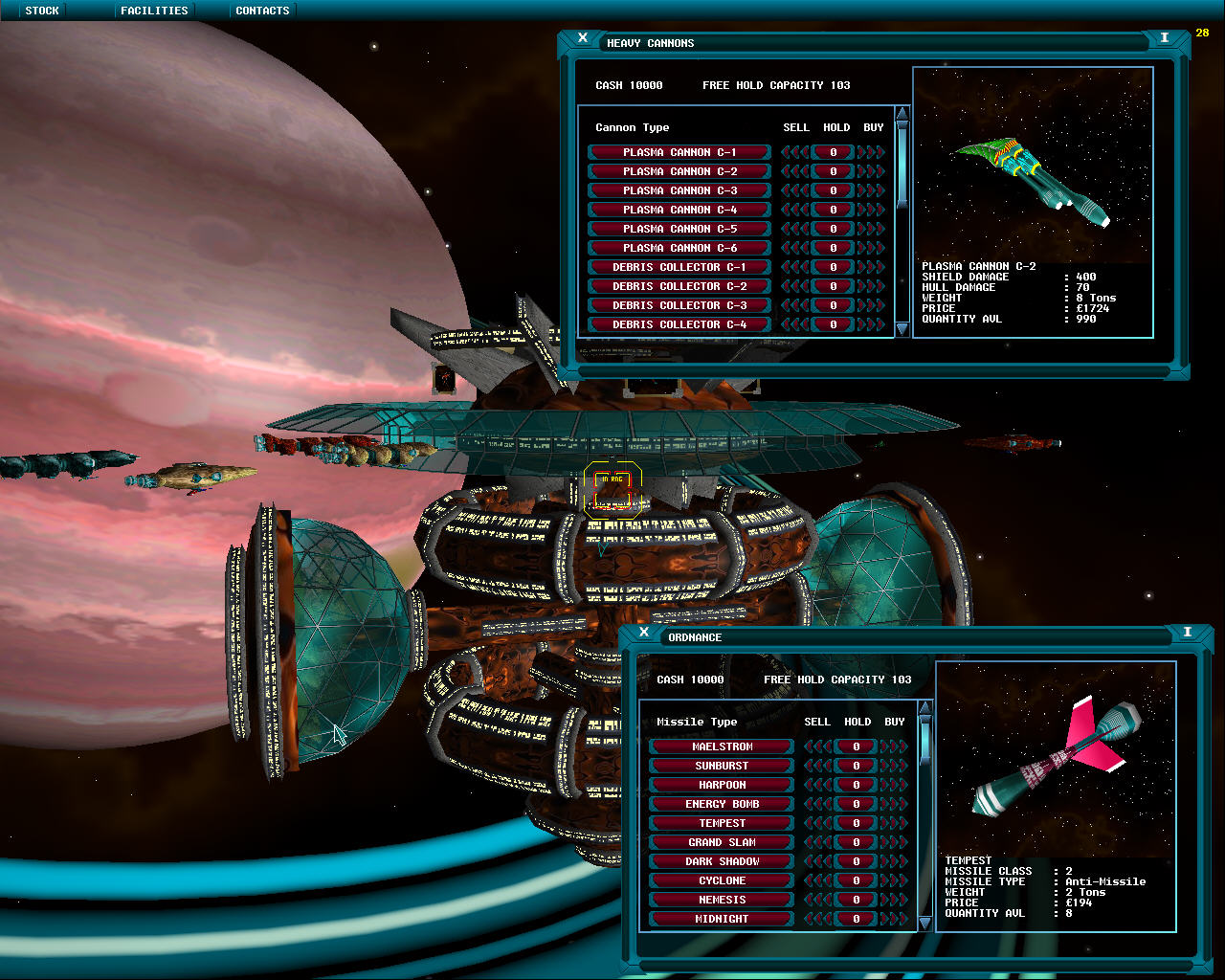Select Debris Collector C-4 row
Screen dimensions: 1225x980
click(x=679, y=324)
